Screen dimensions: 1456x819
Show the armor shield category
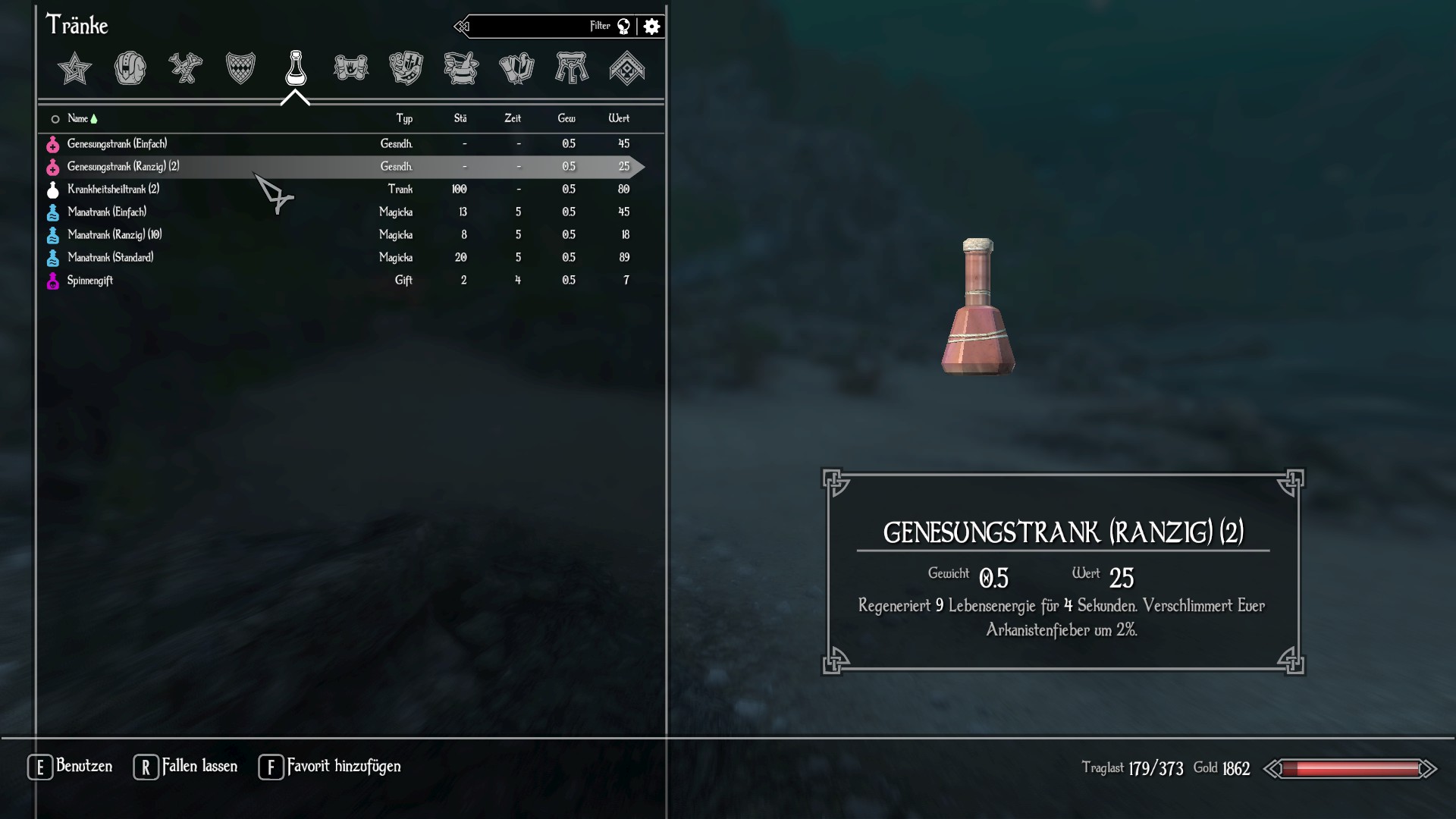(x=240, y=69)
